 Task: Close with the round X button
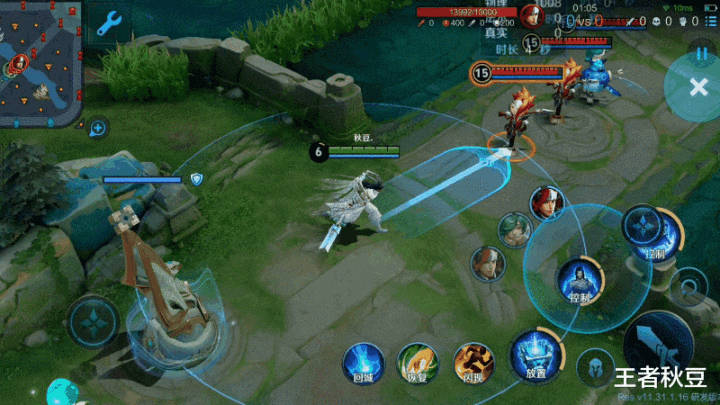pyautogui.click(x=697, y=87)
